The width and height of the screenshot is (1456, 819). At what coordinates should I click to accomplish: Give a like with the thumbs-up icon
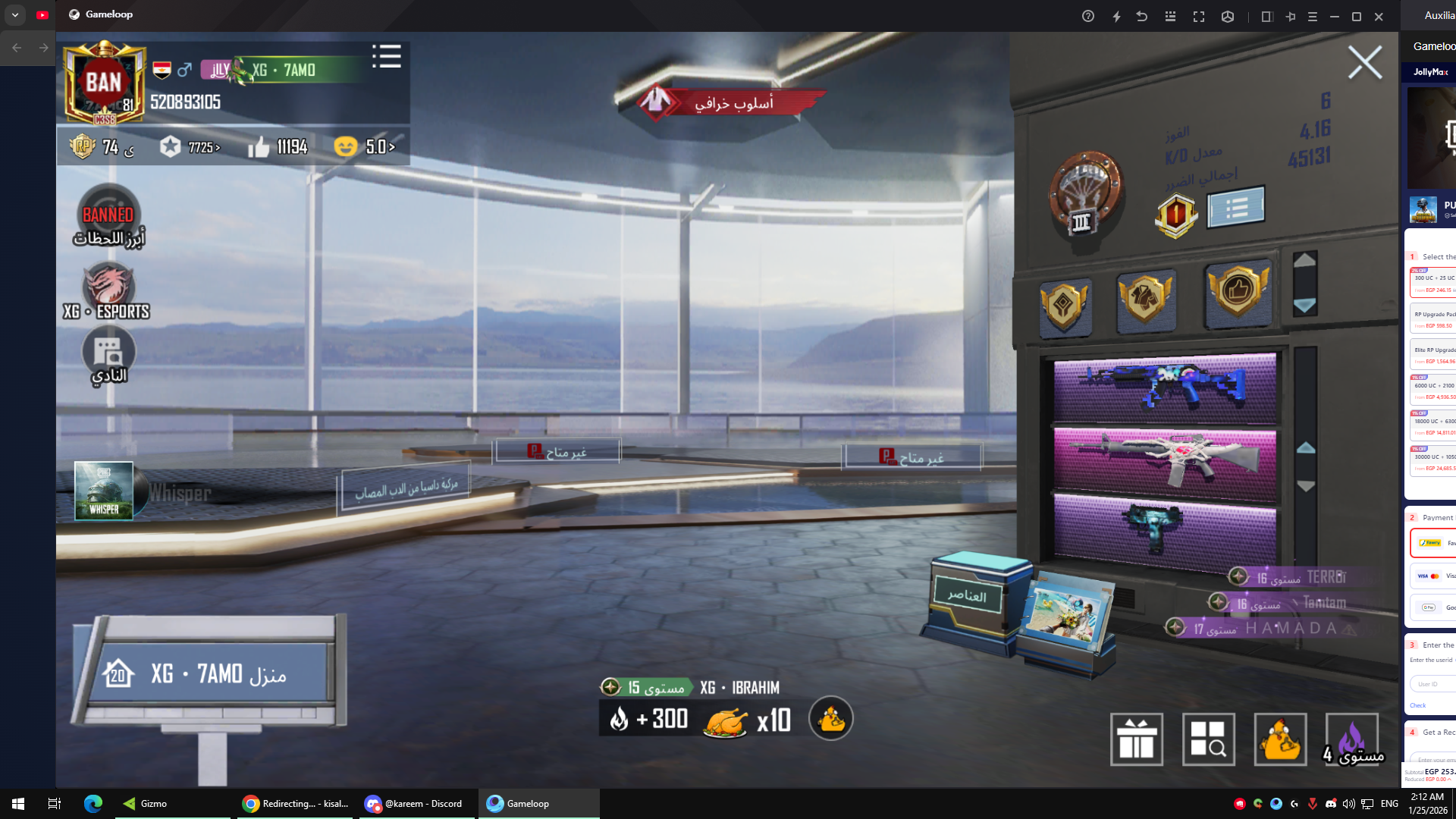click(x=259, y=146)
